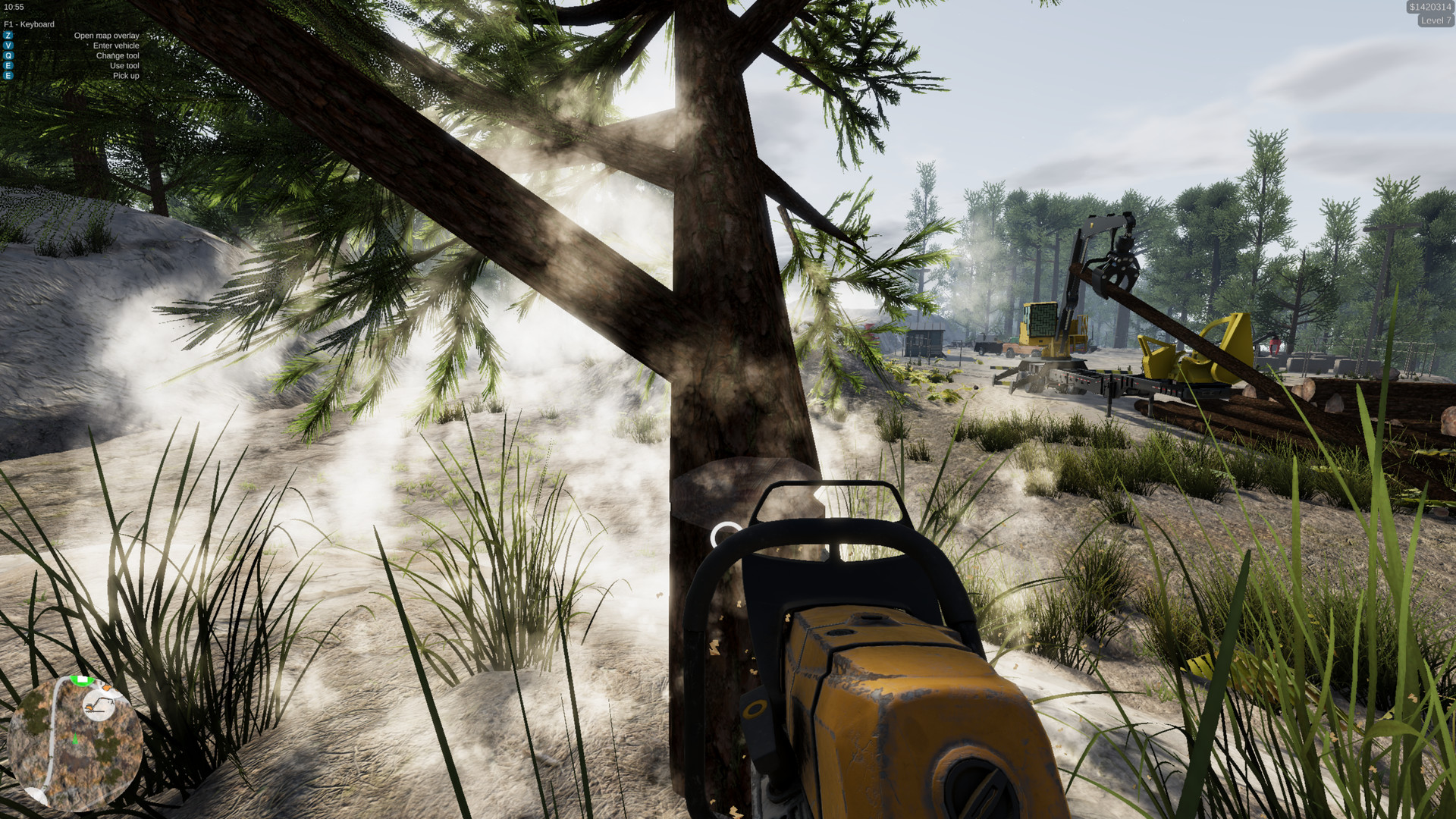
Task: Click the E key icon beside Use tool
Action: tap(8, 66)
